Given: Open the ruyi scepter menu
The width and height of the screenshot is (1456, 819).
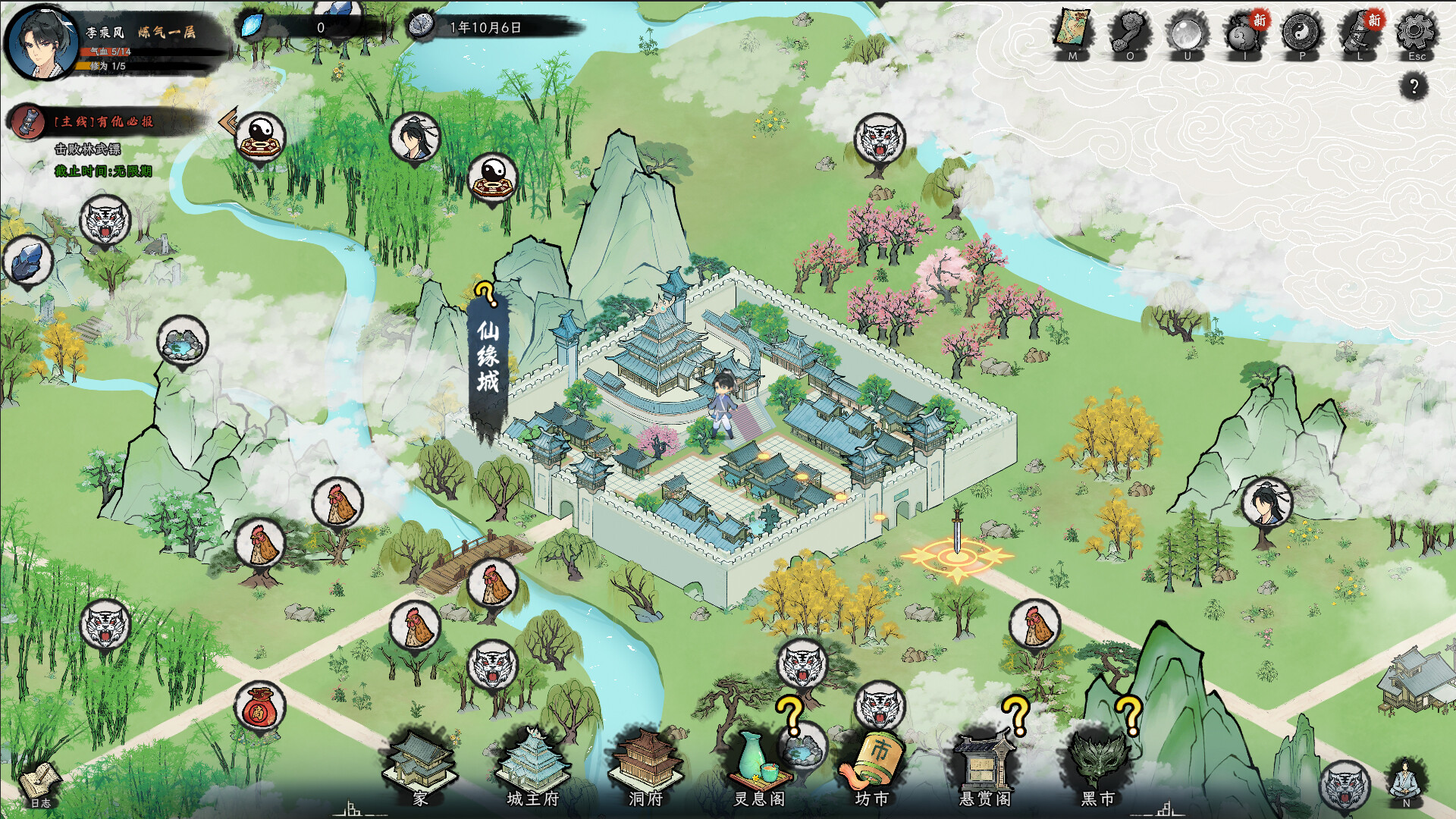Looking at the screenshot, I should [1130, 33].
